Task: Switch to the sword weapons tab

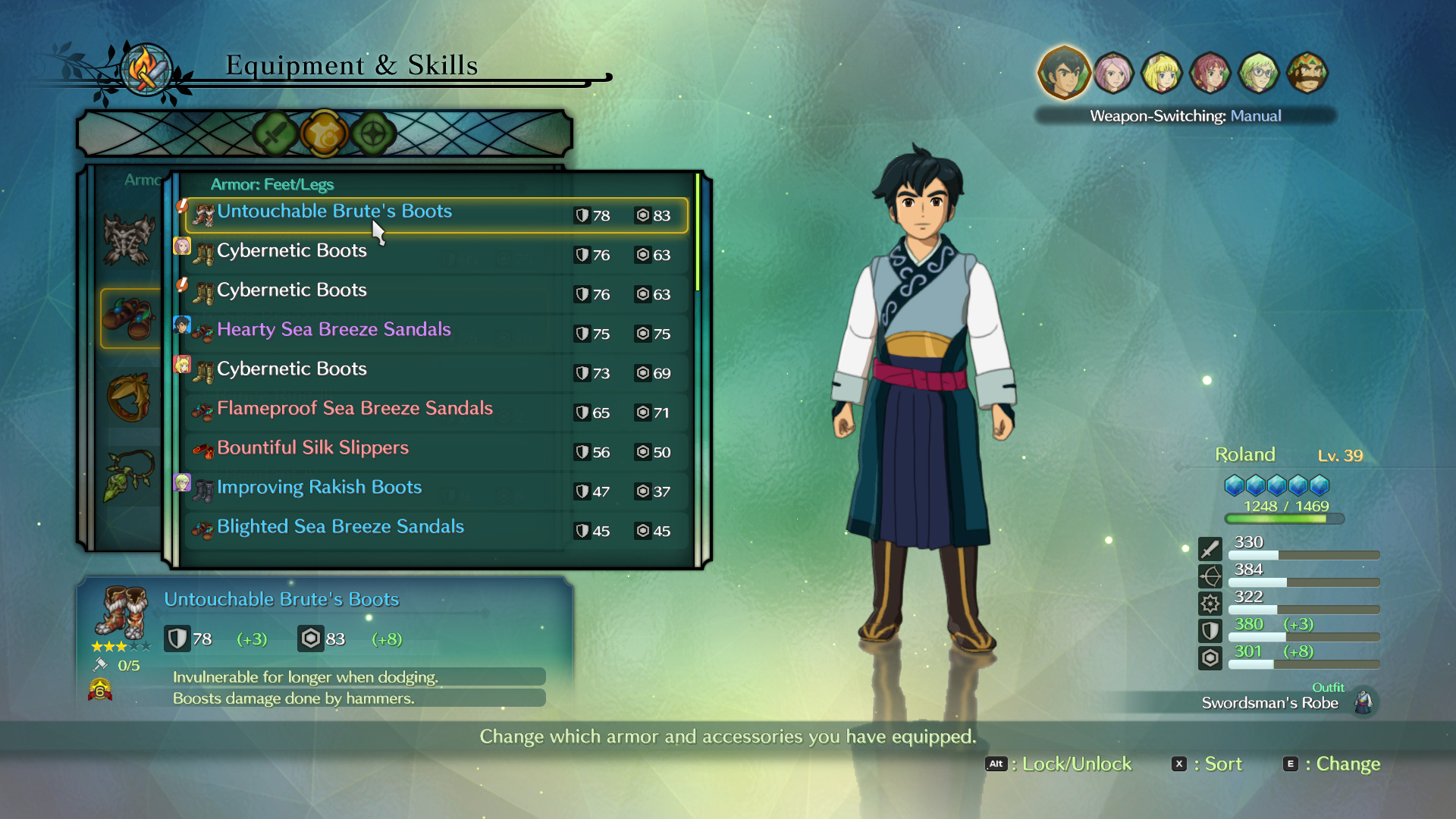Action: pos(275,134)
